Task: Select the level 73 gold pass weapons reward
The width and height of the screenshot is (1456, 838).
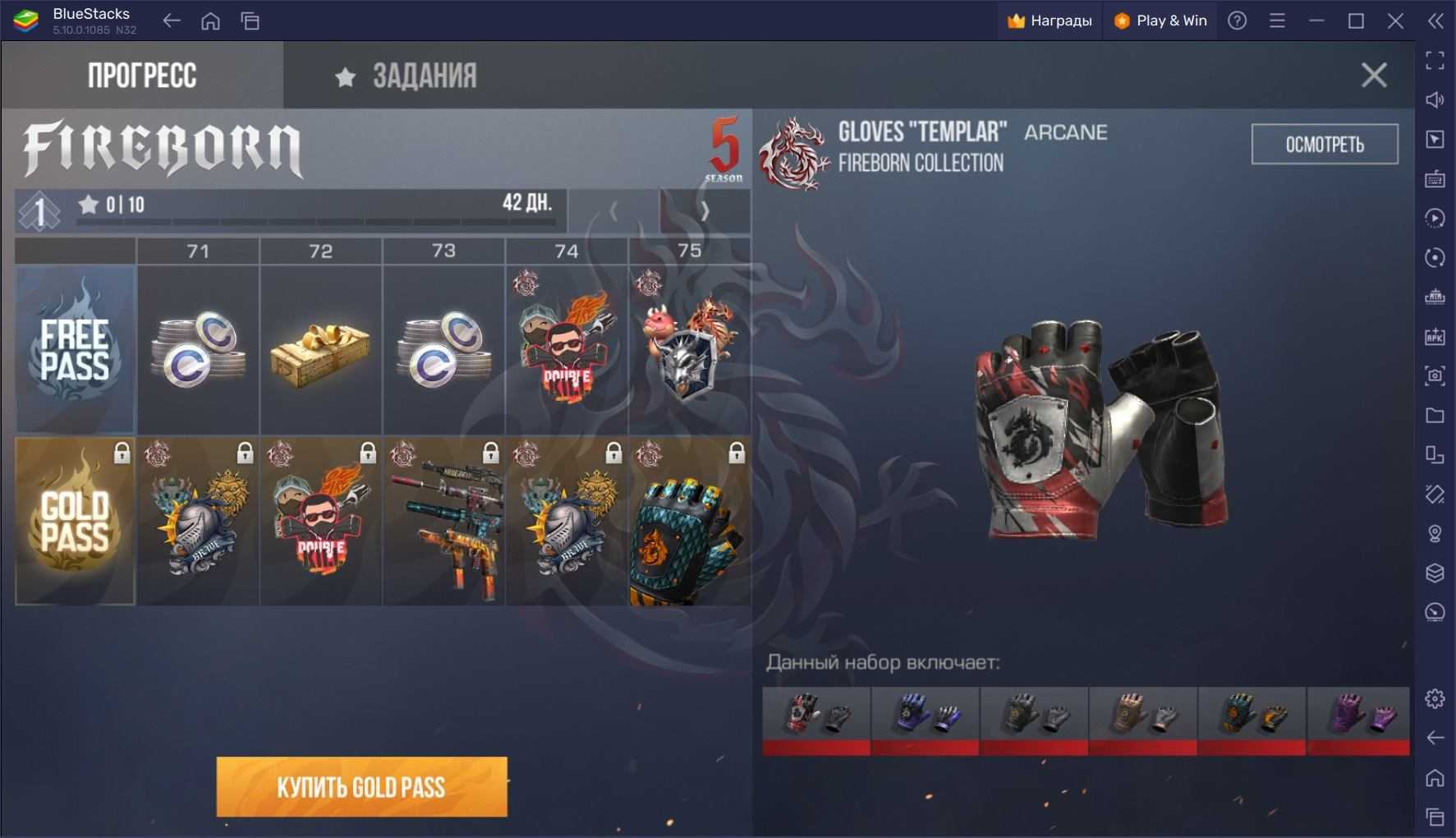Action: [x=443, y=522]
